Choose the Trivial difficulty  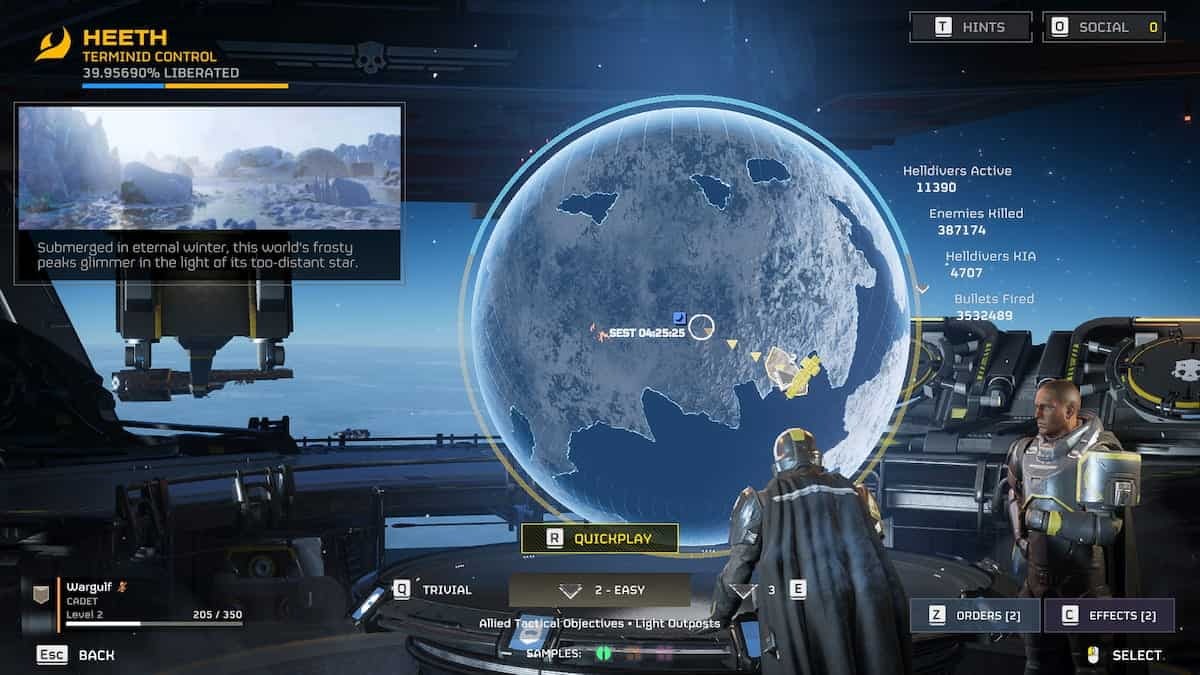[x=433, y=590]
